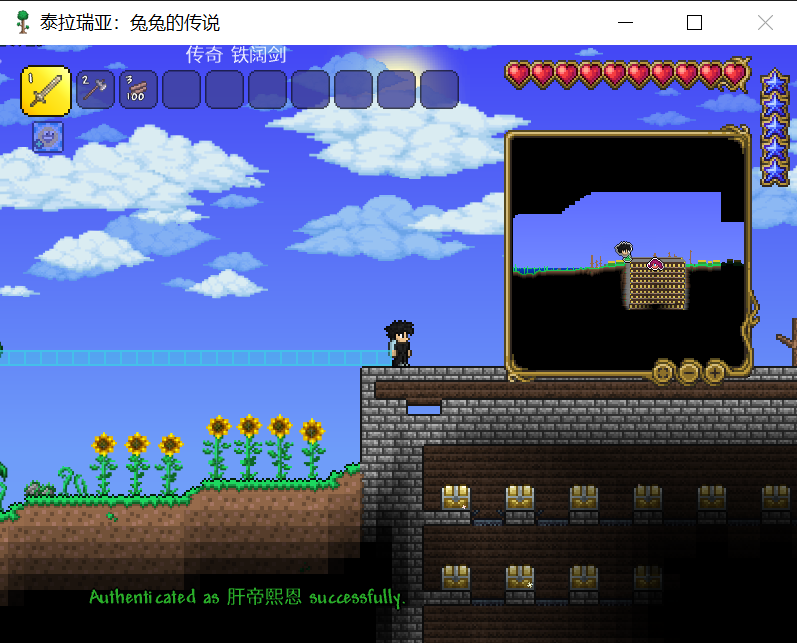Select the wood stack hotbar slot
The height and width of the screenshot is (643, 797).
click(x=138, y=89)
